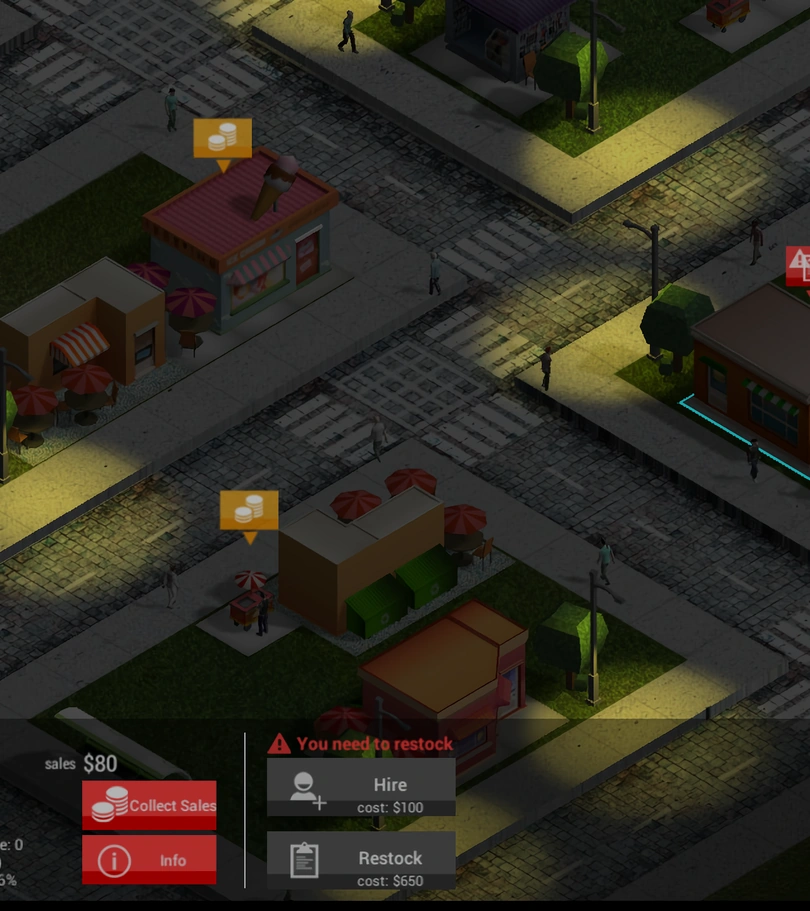The image size is (810, 911).
Task: Select the red warning marker over the brick shop
Action: [x=799, y=265]
